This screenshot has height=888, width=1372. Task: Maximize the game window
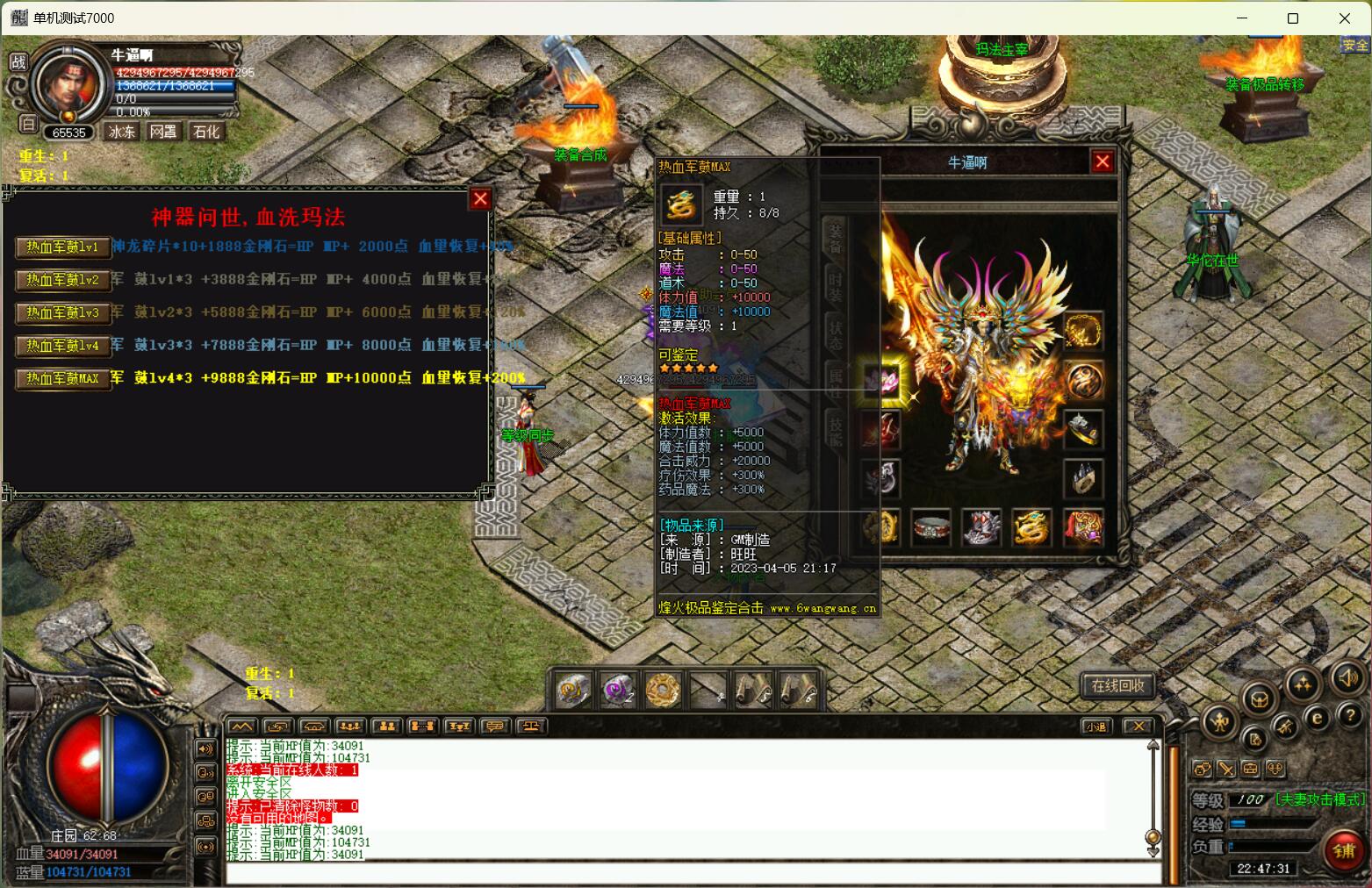pyautogui.click(x=1292, y=18)
